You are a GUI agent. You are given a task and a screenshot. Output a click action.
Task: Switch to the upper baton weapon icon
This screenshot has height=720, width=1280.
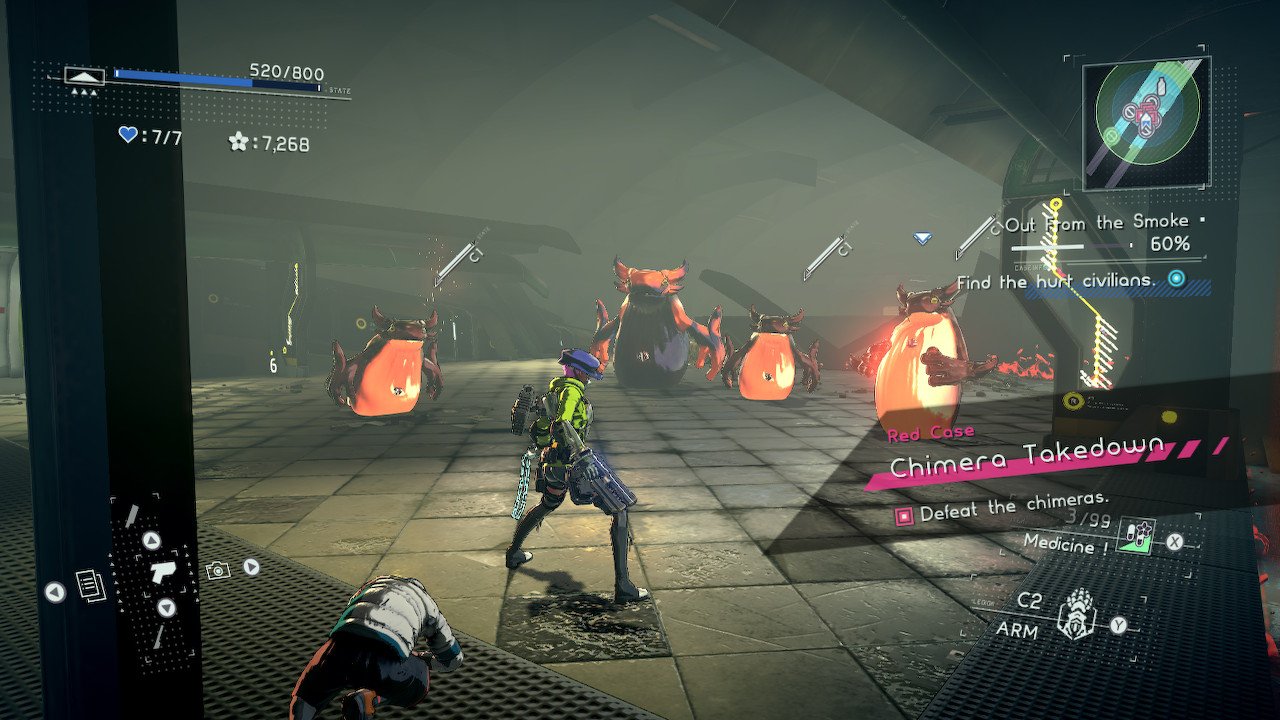click(x=131, y=515)
